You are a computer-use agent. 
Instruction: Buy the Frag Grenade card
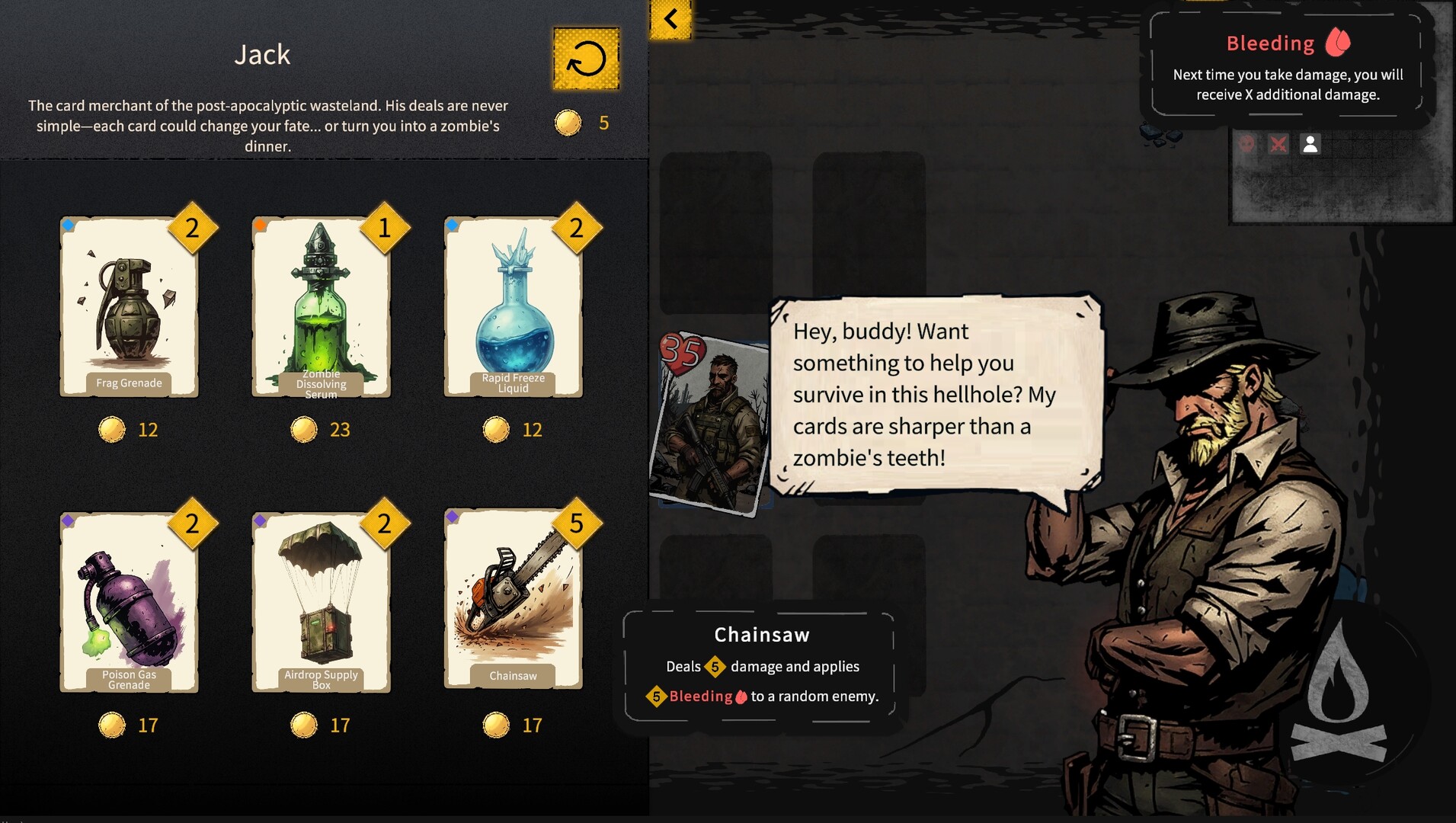tap(130, 308)
